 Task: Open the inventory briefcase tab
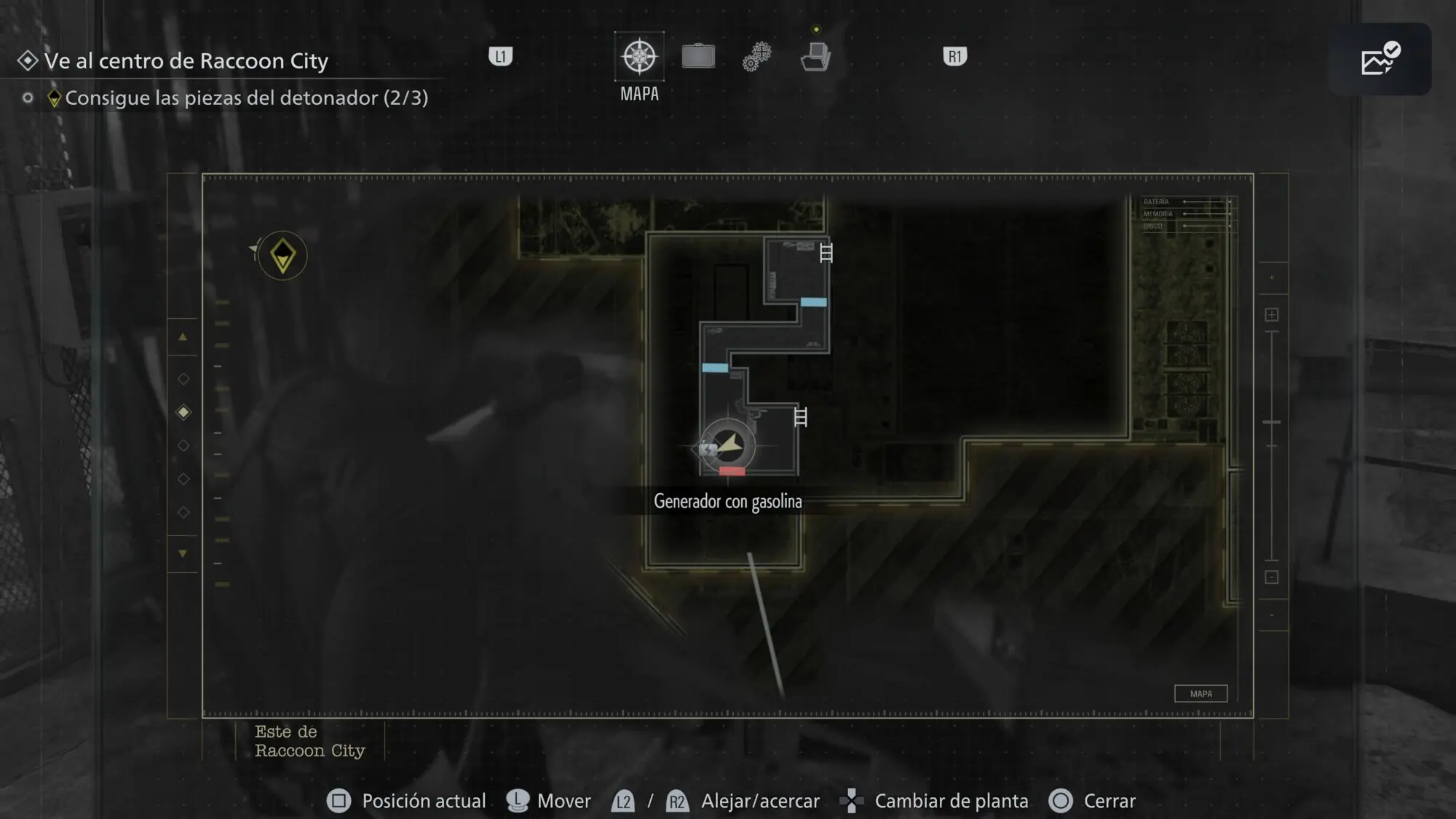pyautogui.click(x=698, y=57)
